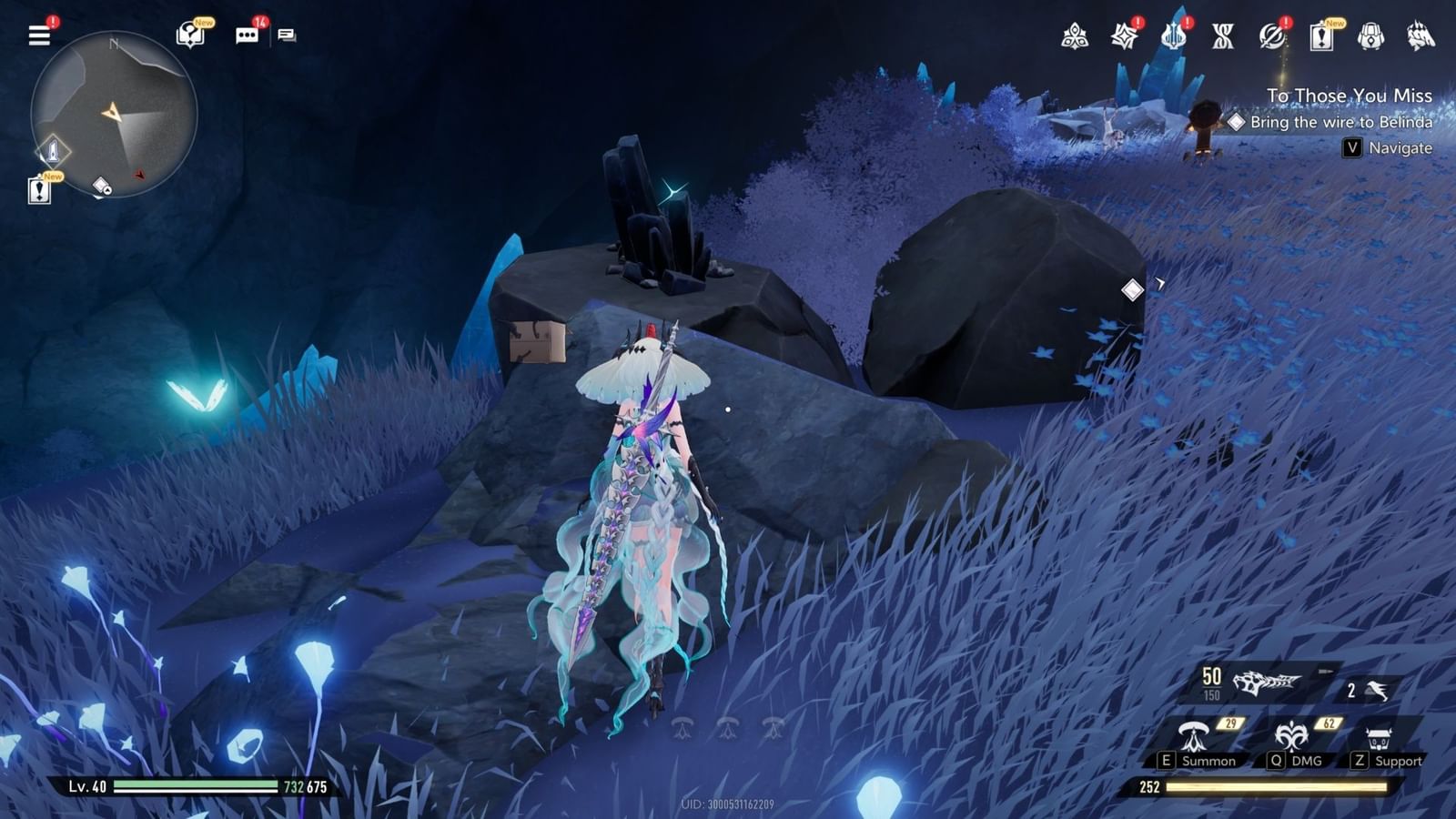Select the Echo claw icon top right
1456x819 pixels.
click(1417, 37)
